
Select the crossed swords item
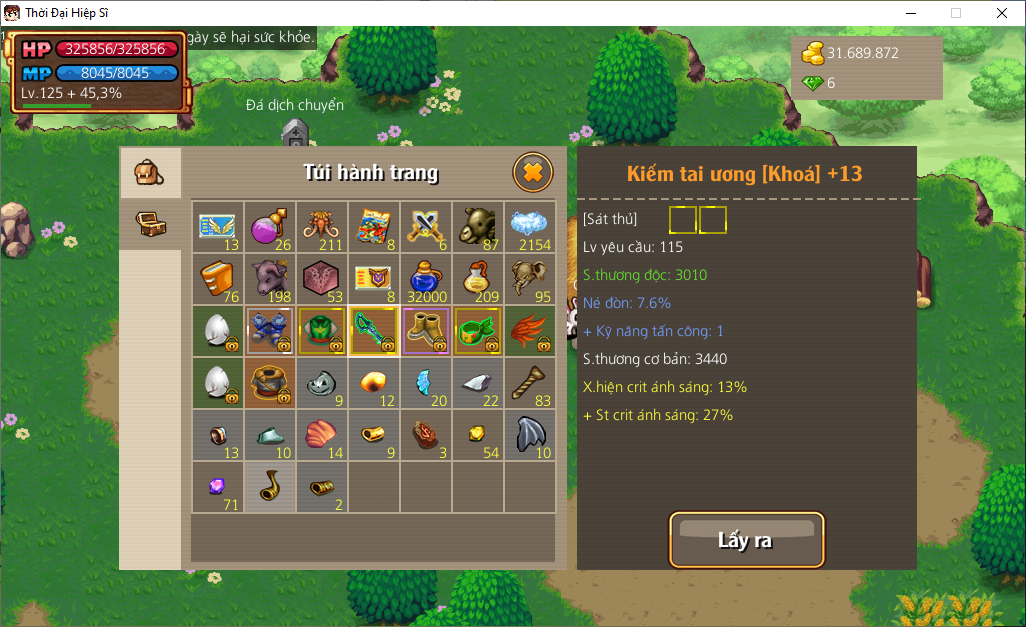[426, 227]
